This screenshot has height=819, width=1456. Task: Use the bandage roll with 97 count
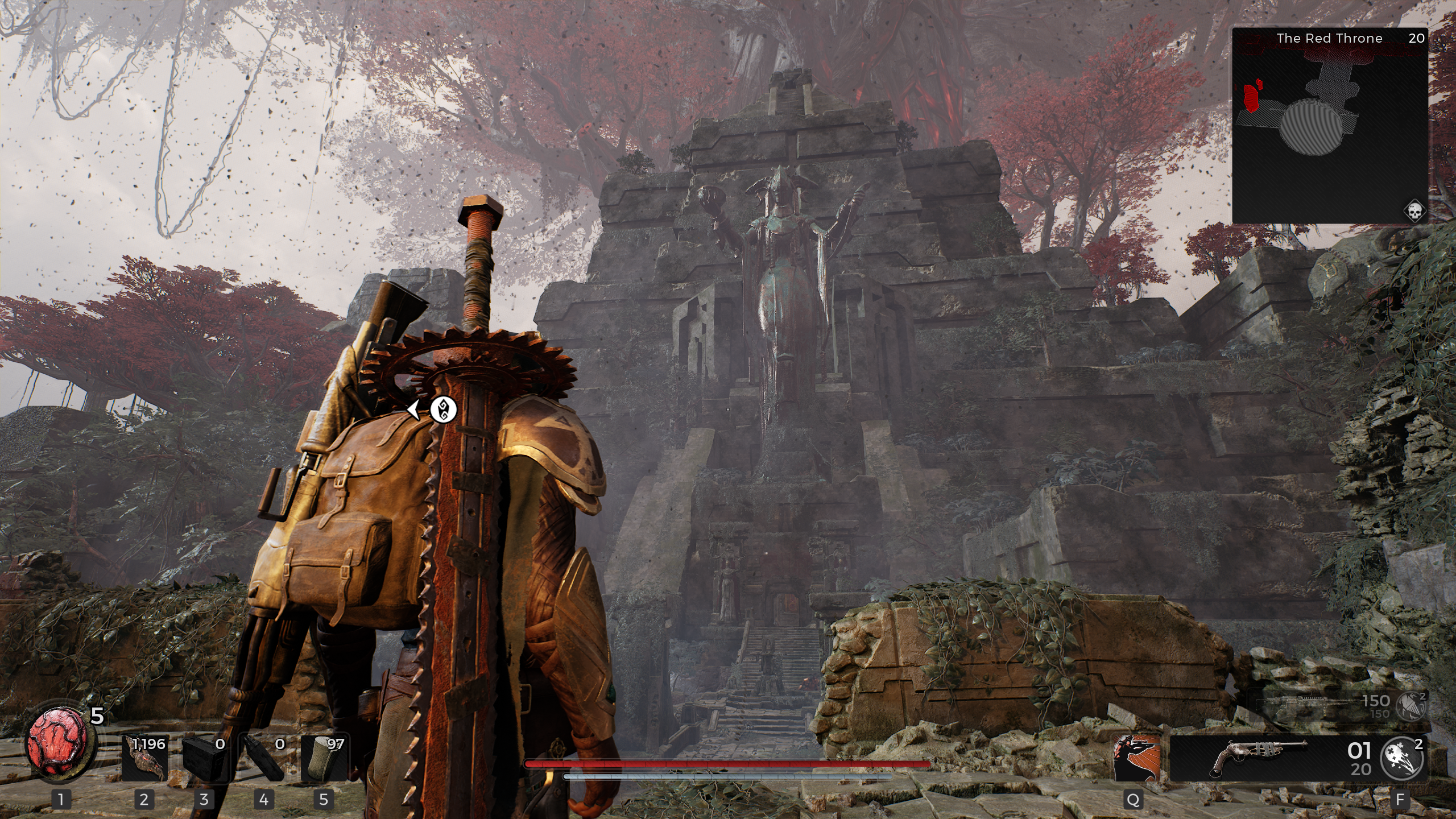point(324,758)
